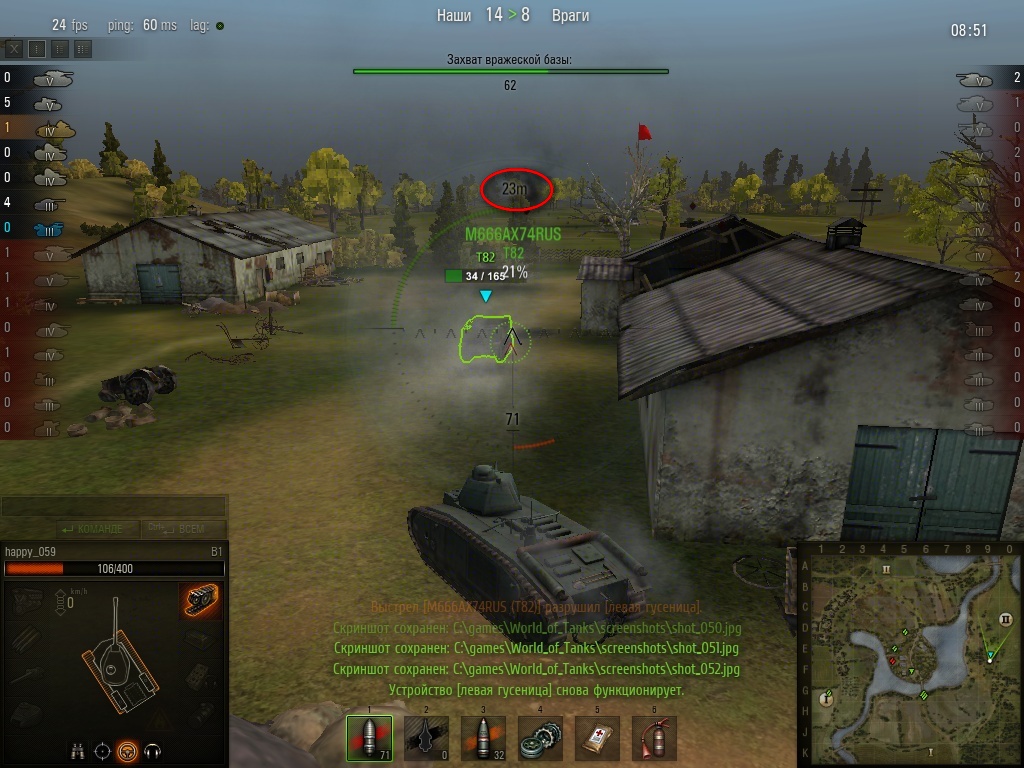
Task: Use the repair kit consumable
Action: [540, 738]
